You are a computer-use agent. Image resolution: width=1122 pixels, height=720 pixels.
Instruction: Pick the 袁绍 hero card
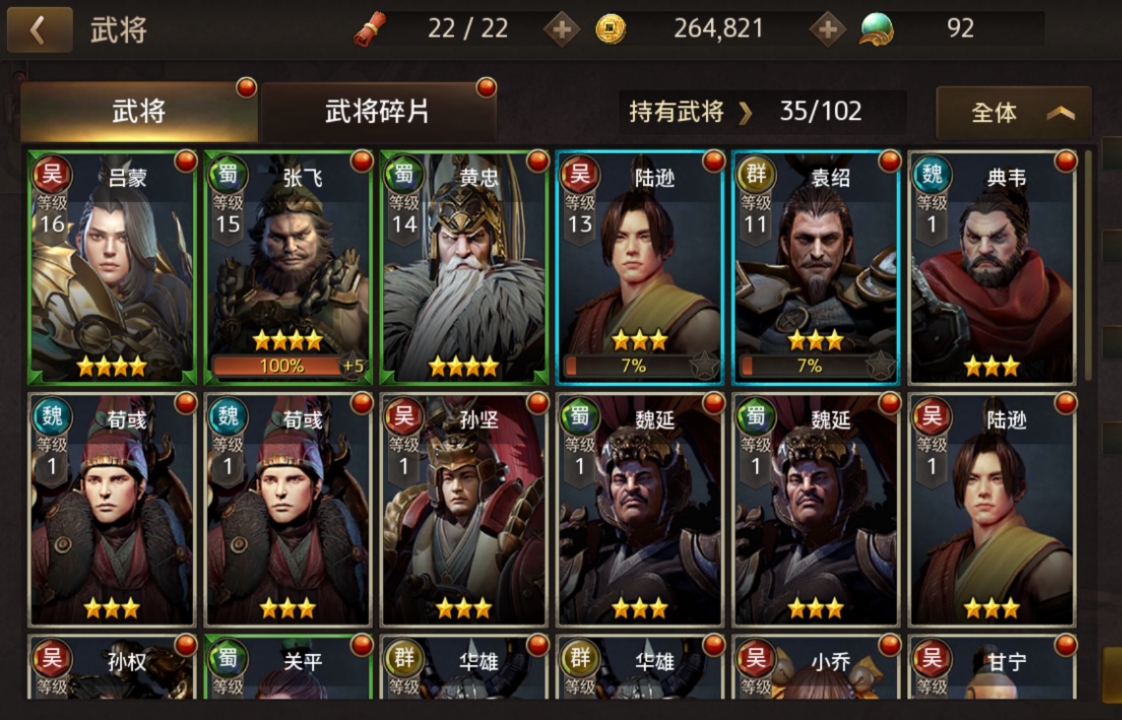tap(816, 267)
